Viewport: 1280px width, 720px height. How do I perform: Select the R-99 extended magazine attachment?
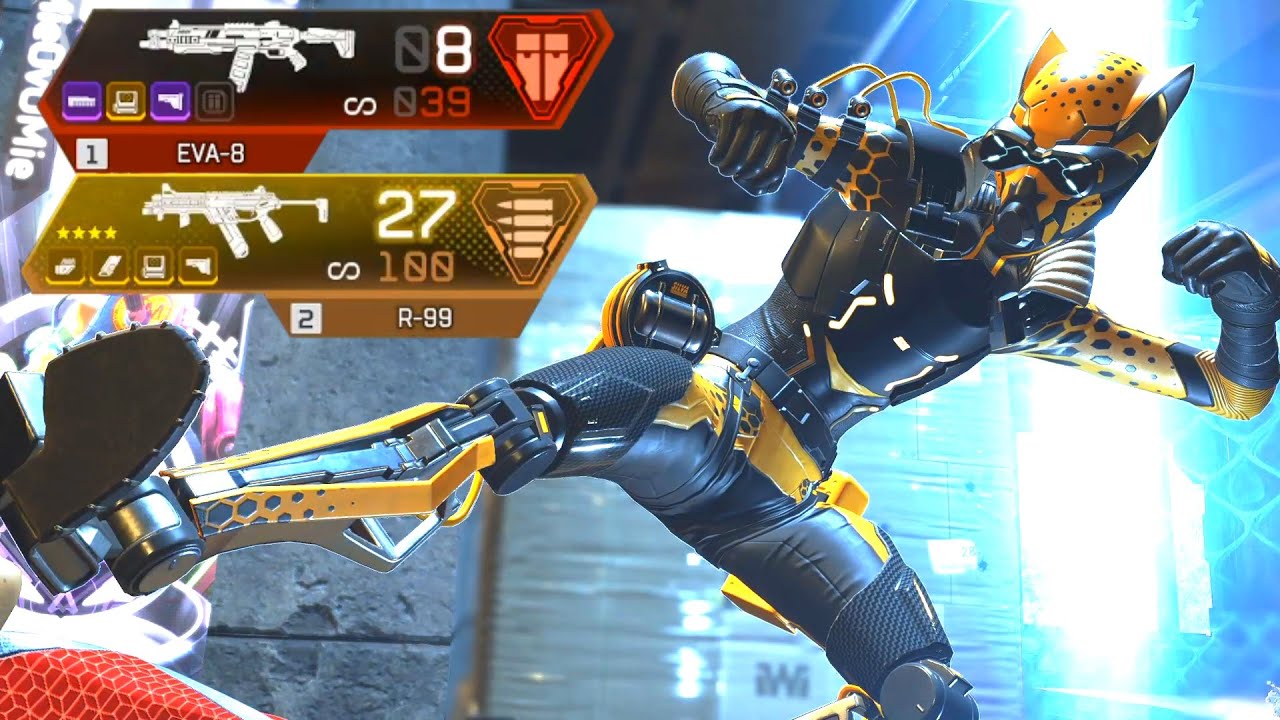[109, 267]
